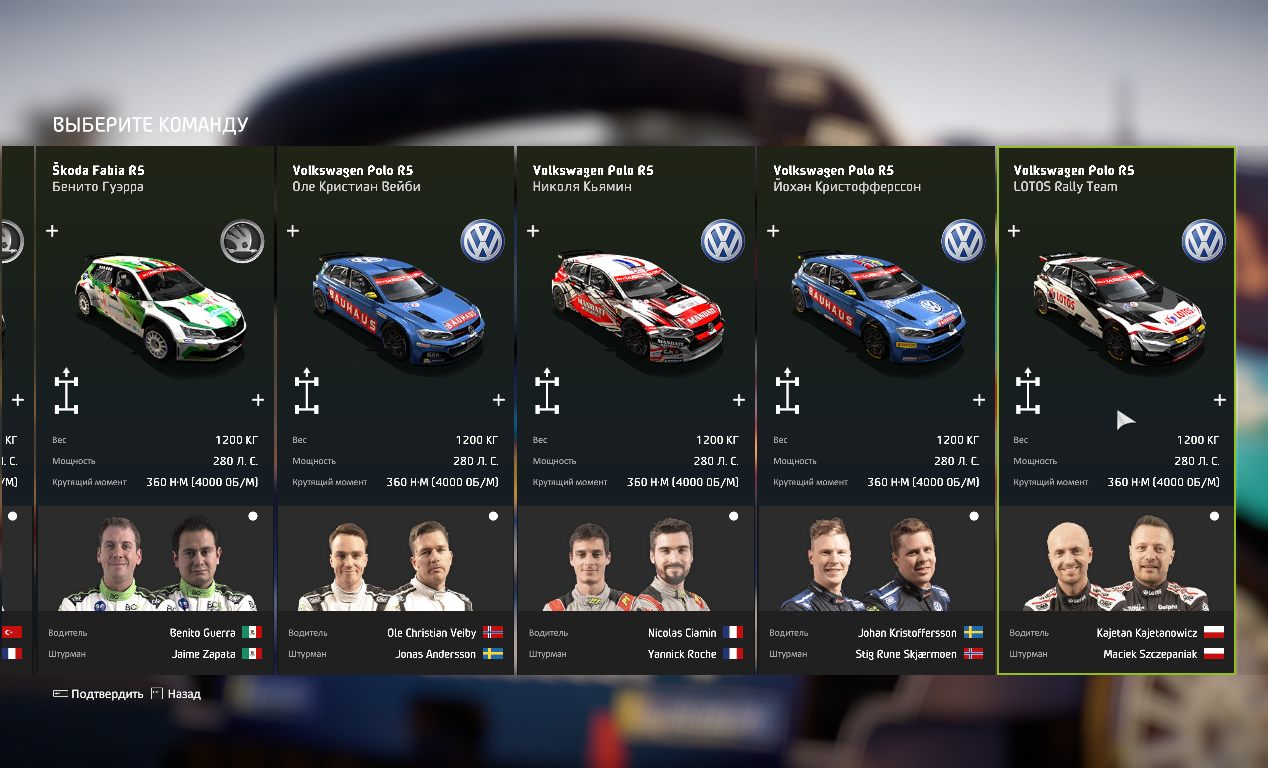Image resolution: width=1268 pixels, height=768 pixels.
Task: Select Johan Kristoffersson's Volkswagen Polo R5 team
Action: 875,300
